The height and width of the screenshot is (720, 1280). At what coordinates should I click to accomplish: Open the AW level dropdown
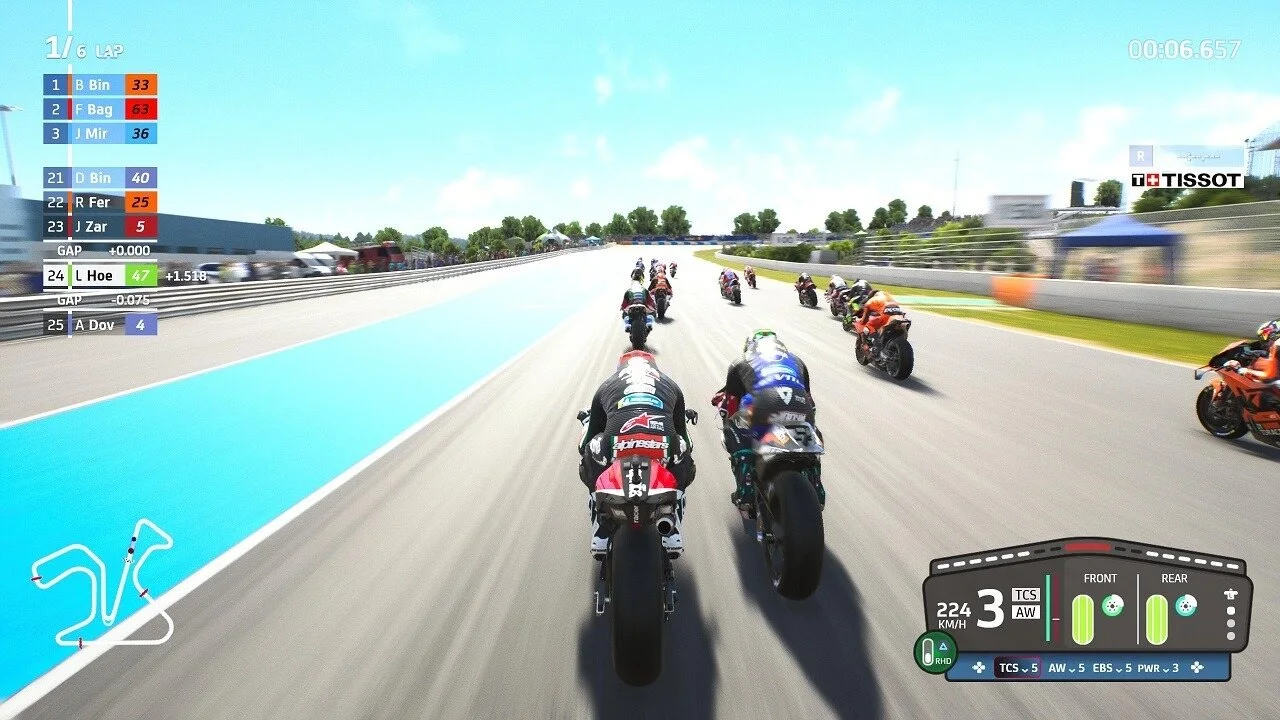pos(1071,669)
